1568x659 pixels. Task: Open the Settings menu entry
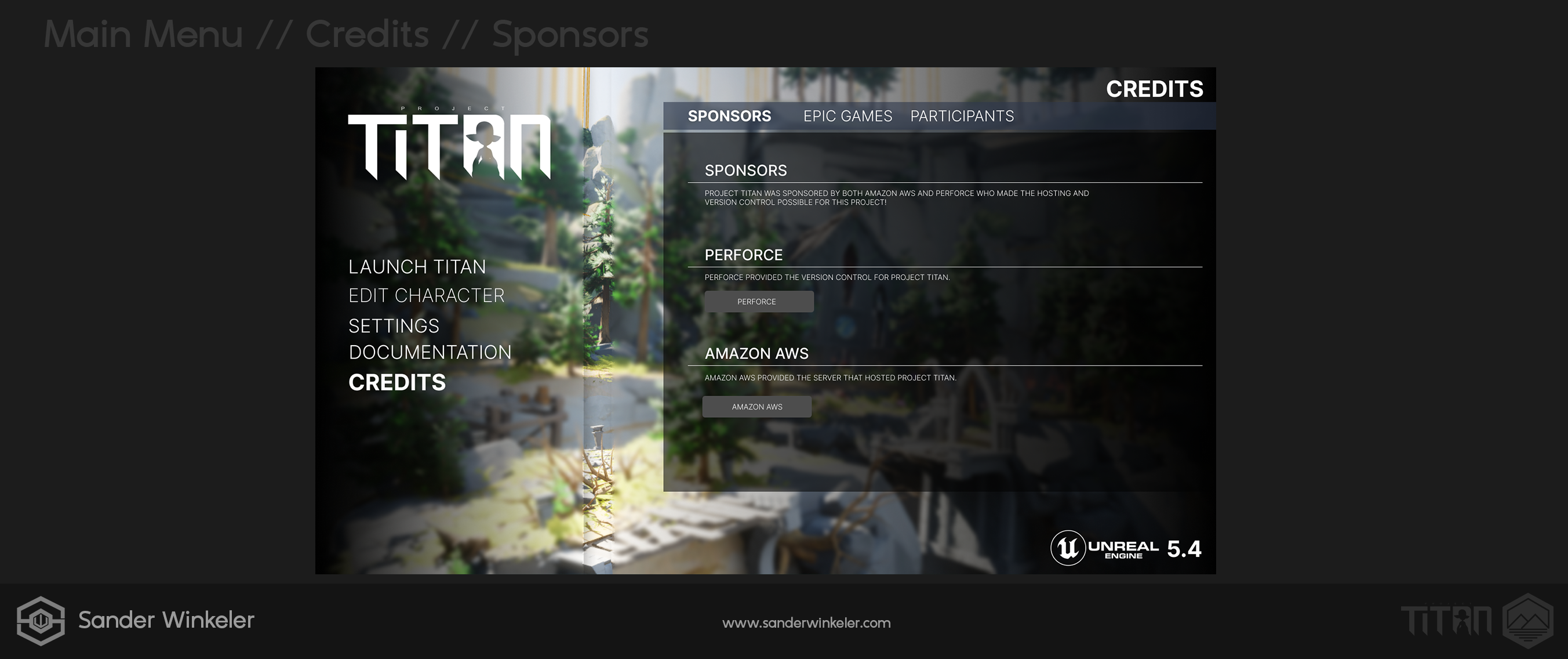pyautogui.click(x=393, y=326)
